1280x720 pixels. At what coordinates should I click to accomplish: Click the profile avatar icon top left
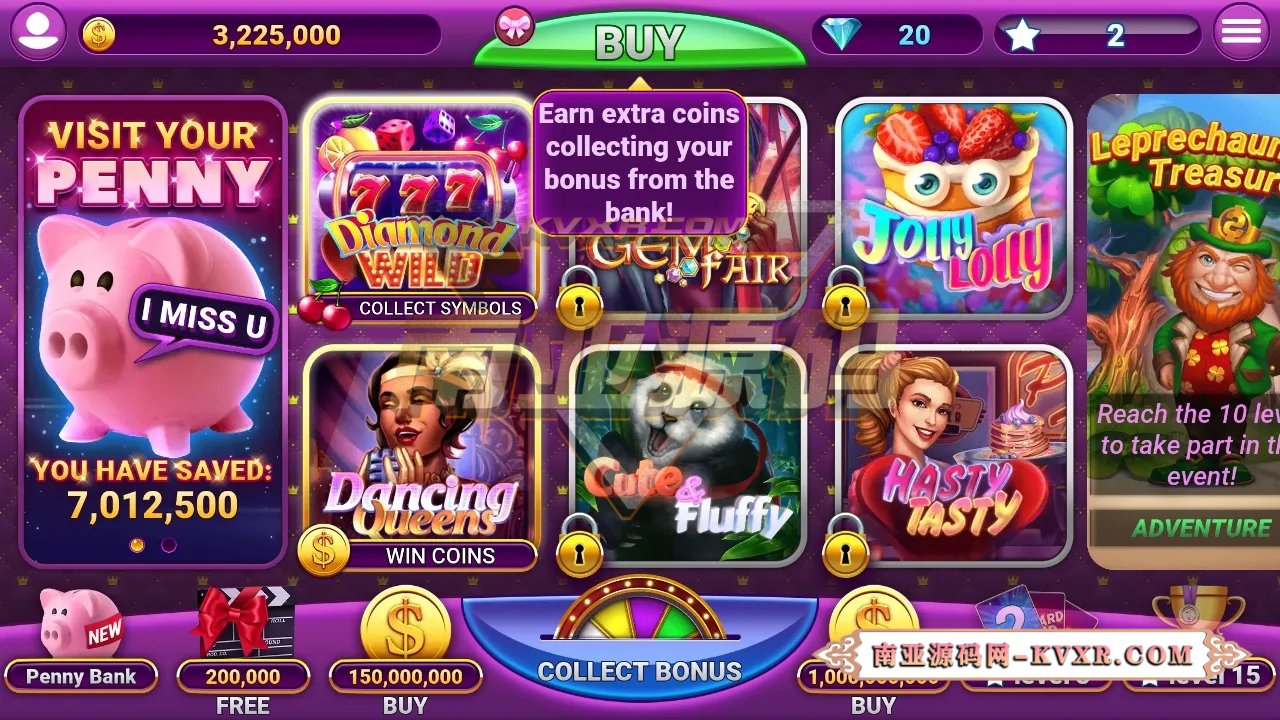click(x=38, y=31)
